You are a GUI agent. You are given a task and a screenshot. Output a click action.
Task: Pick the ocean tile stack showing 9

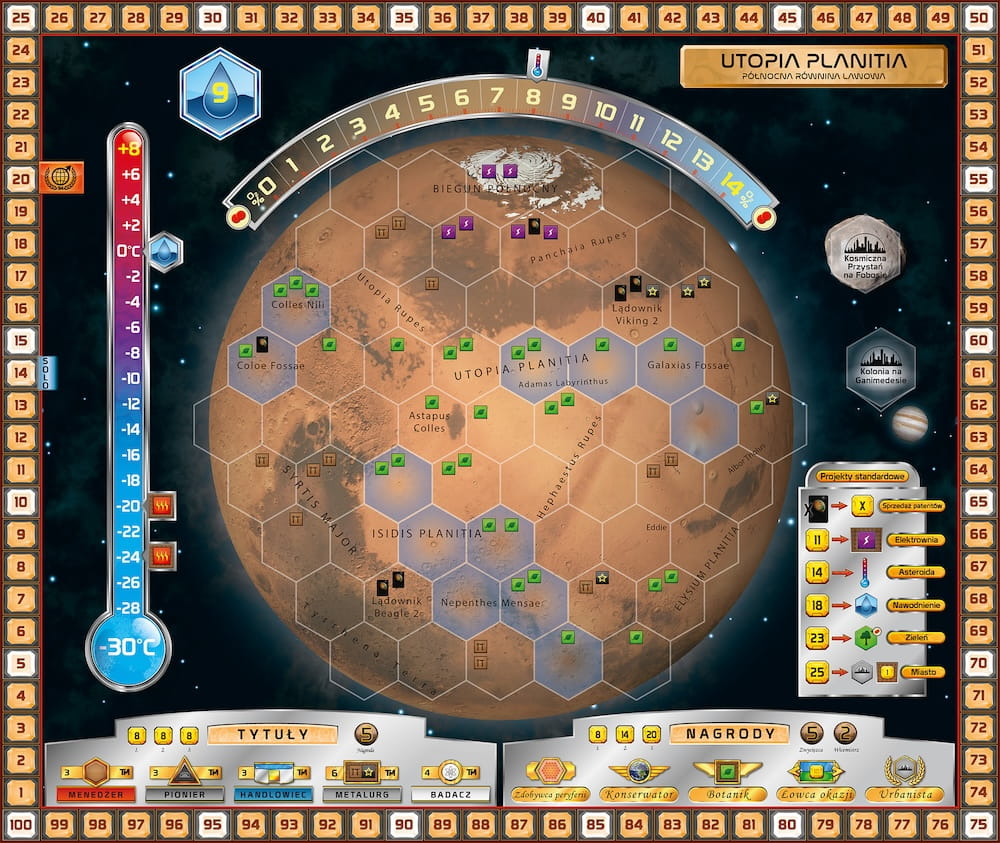click(x=220, y=94)
